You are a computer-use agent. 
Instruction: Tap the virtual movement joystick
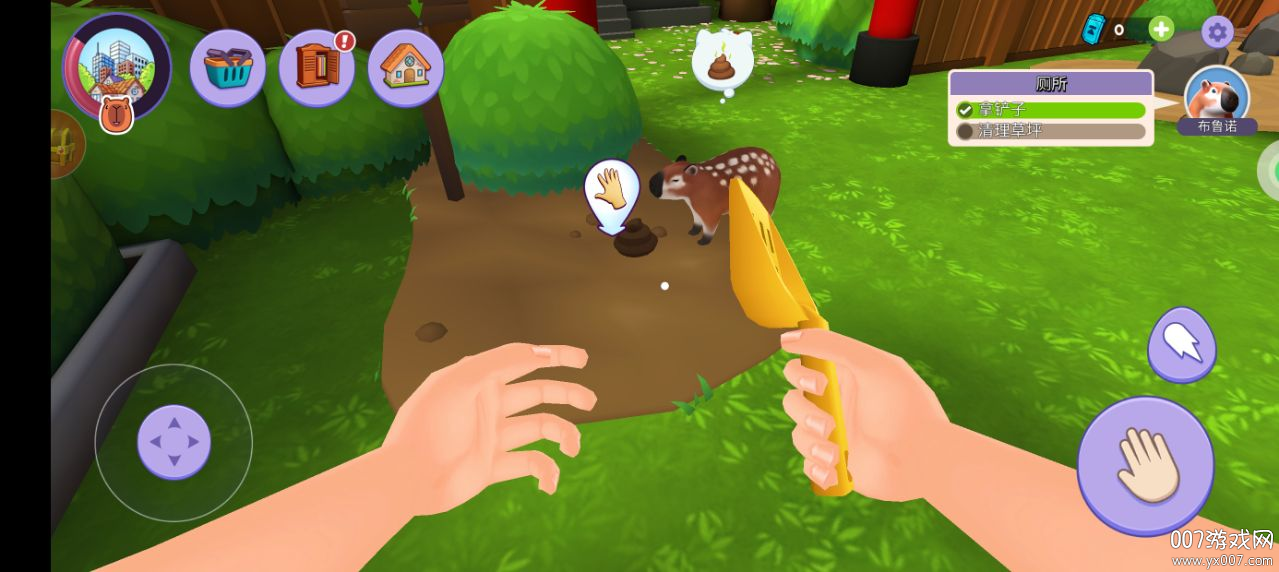point(174,442)
